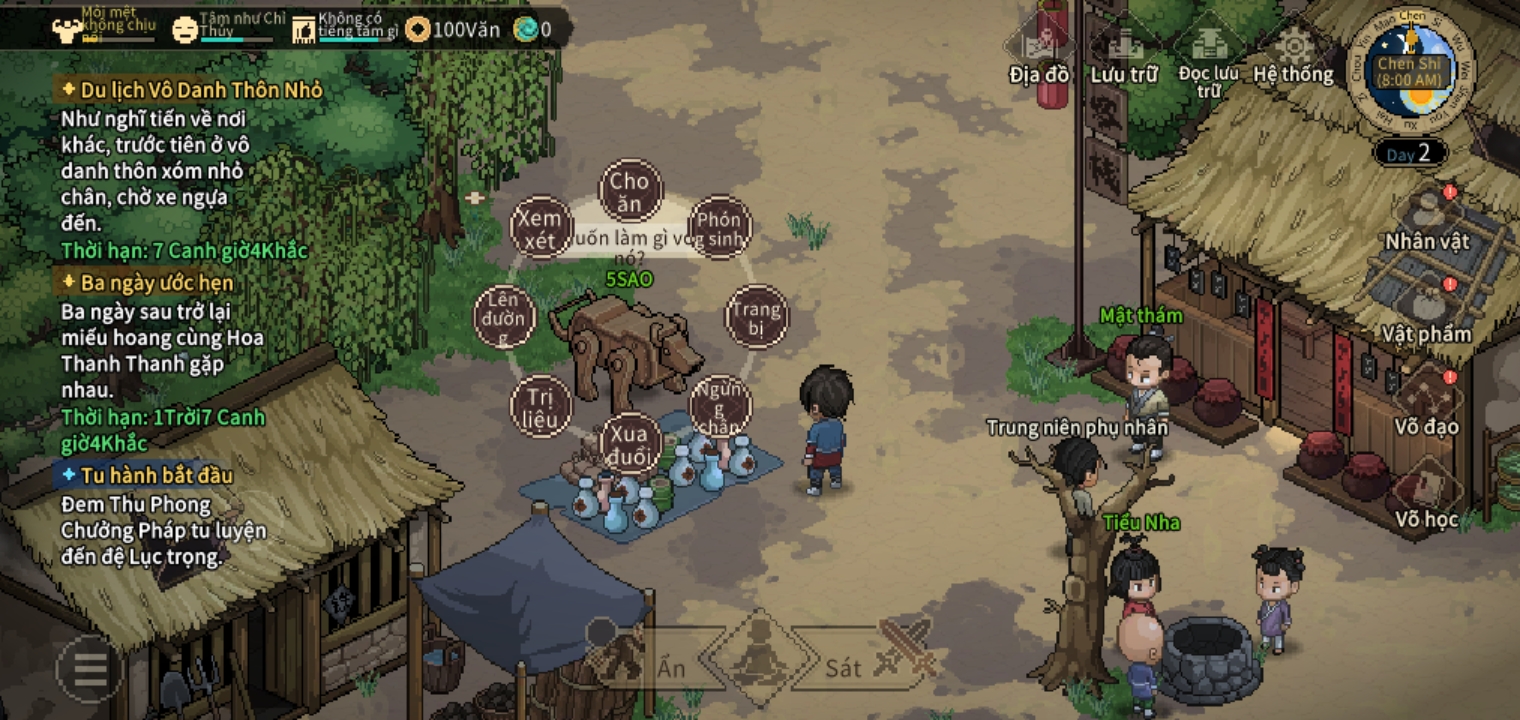This screenshot has width=1520, height=720.
Task: Pick the Xua đuổi (drive away) option
Action: point(631,444)
